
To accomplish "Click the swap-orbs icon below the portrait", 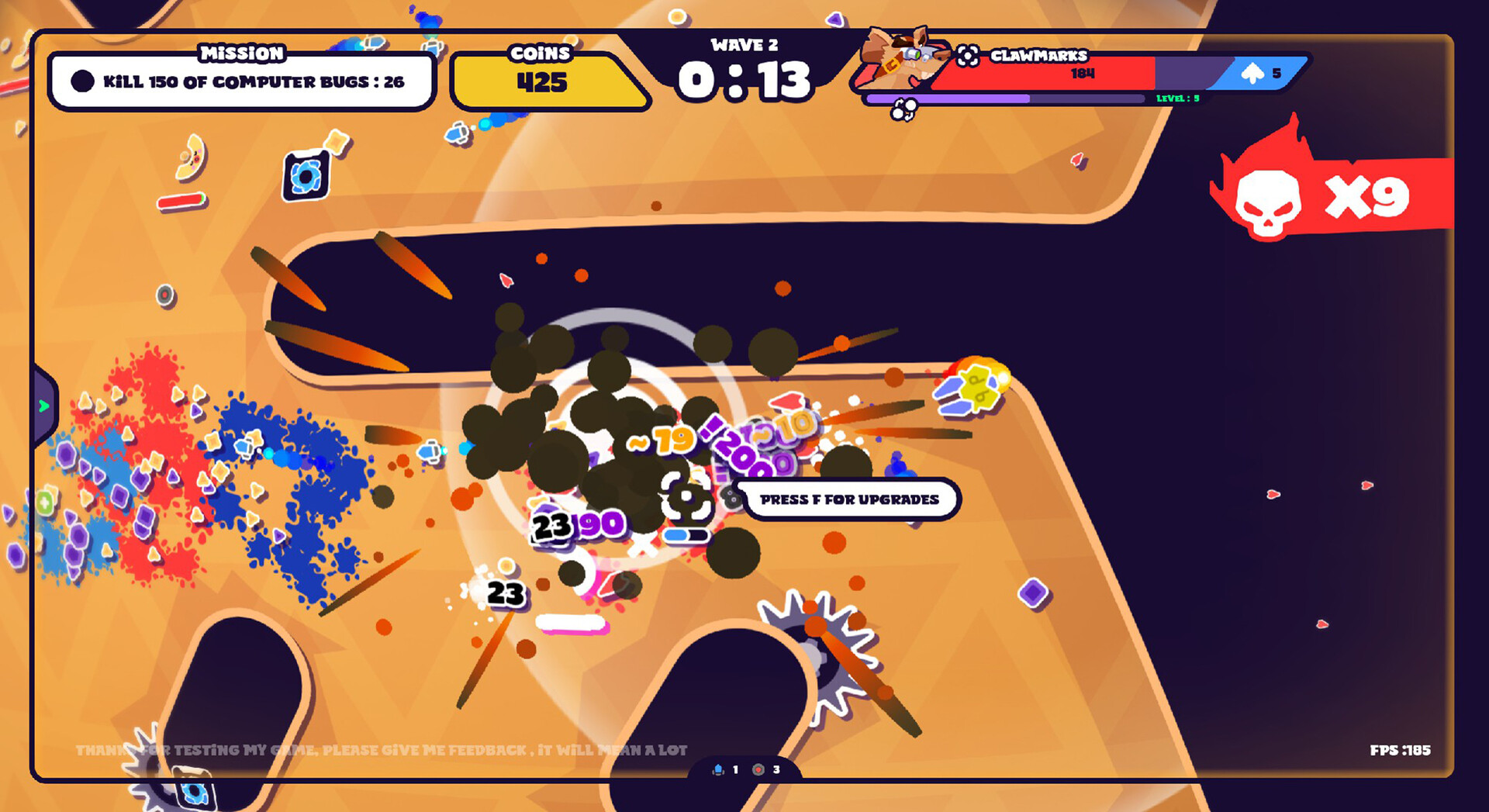I will tap(903, 110).
